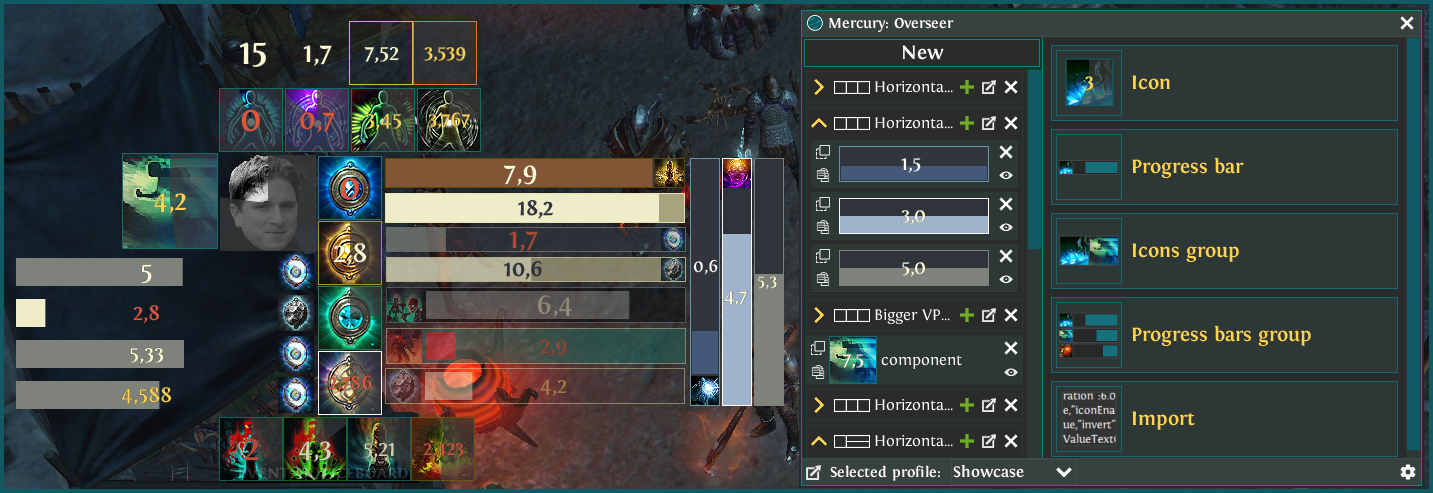The image size is (1433, 493).
Task: Close the Mercury: Overseer window
Action: coord(1407,23)
